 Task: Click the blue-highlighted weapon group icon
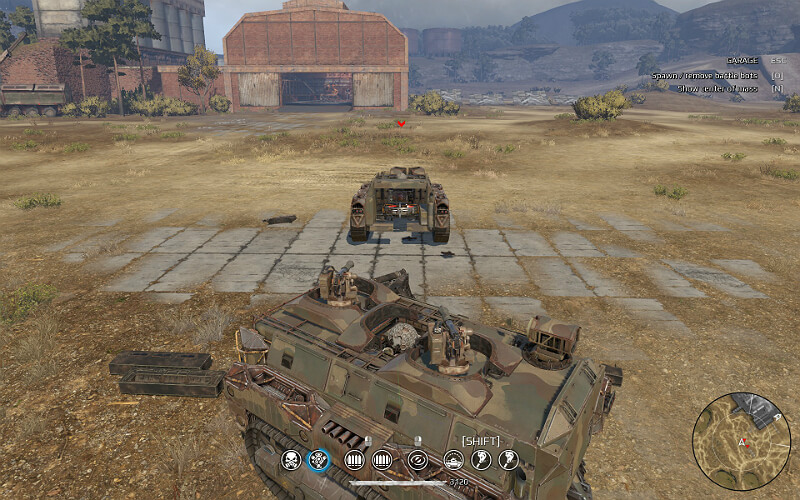coord(319,460)
